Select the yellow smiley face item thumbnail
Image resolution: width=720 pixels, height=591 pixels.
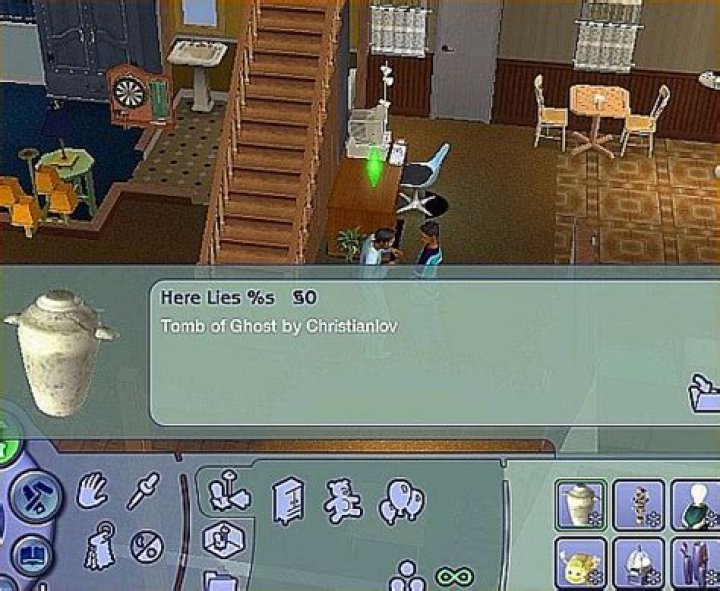coord(581,564)
